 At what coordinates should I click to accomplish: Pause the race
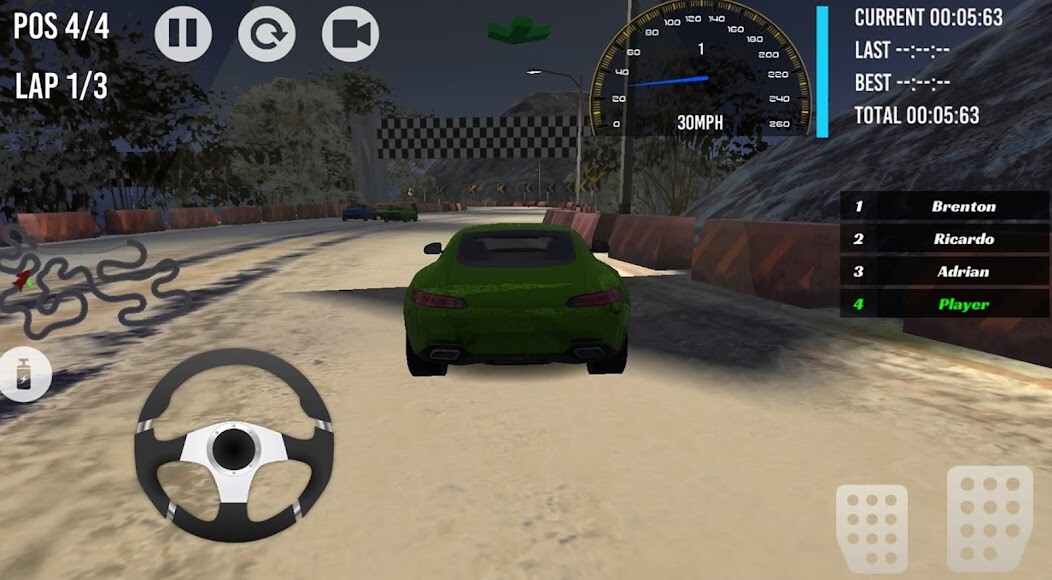point(183,33)
